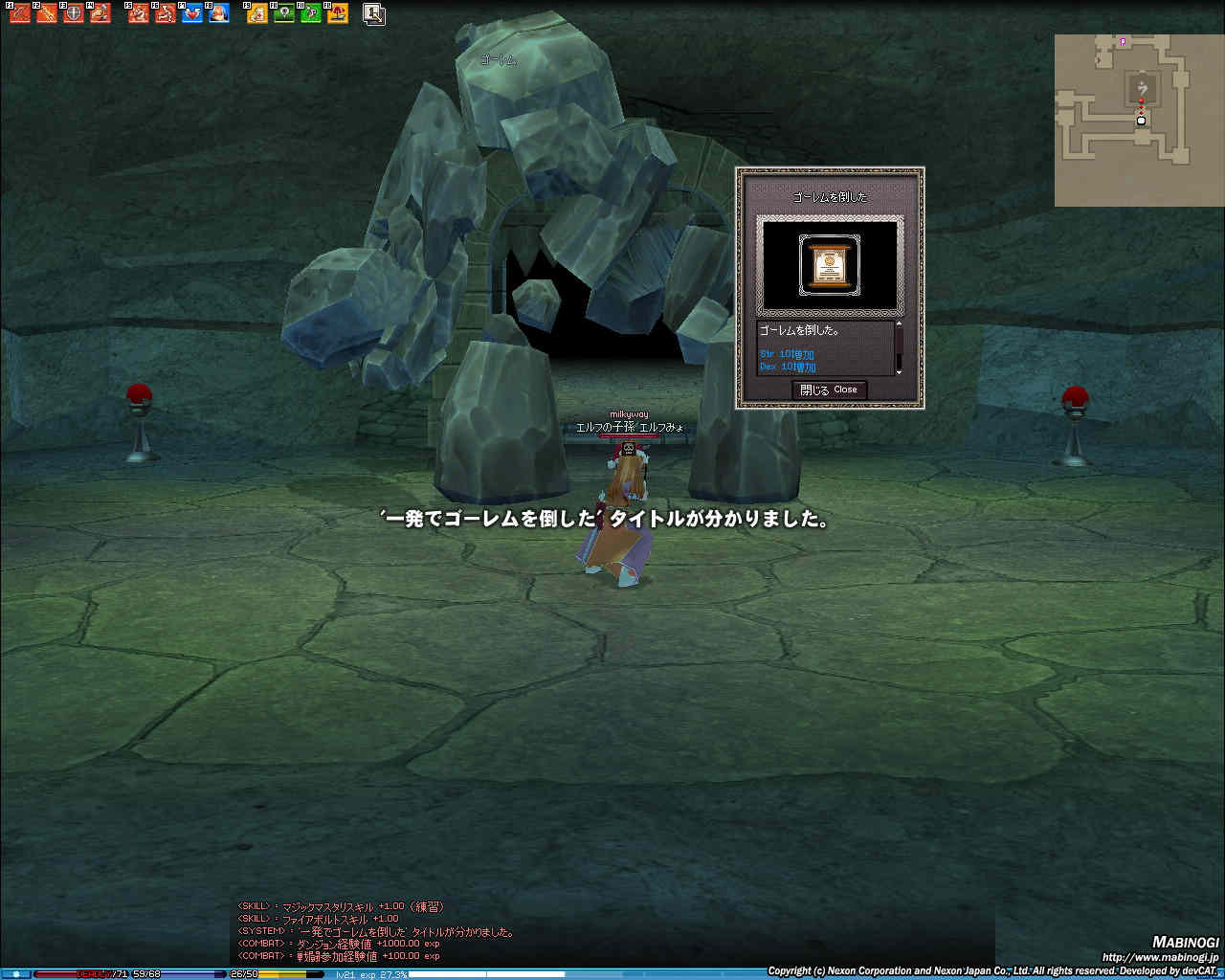Viewport: 1225px width, 980px height.
Task: Use the F9 yellow first aid skill
Action: [257, 13]
